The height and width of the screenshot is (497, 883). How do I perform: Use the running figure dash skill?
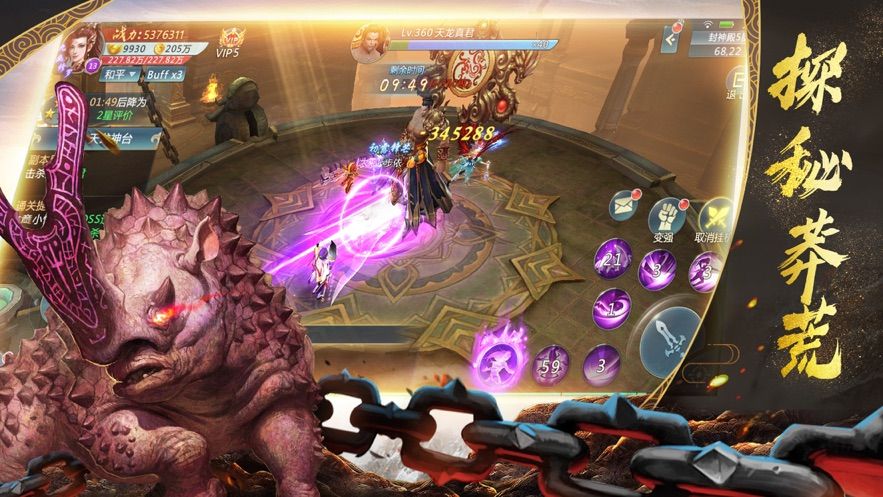click(706, 271)
